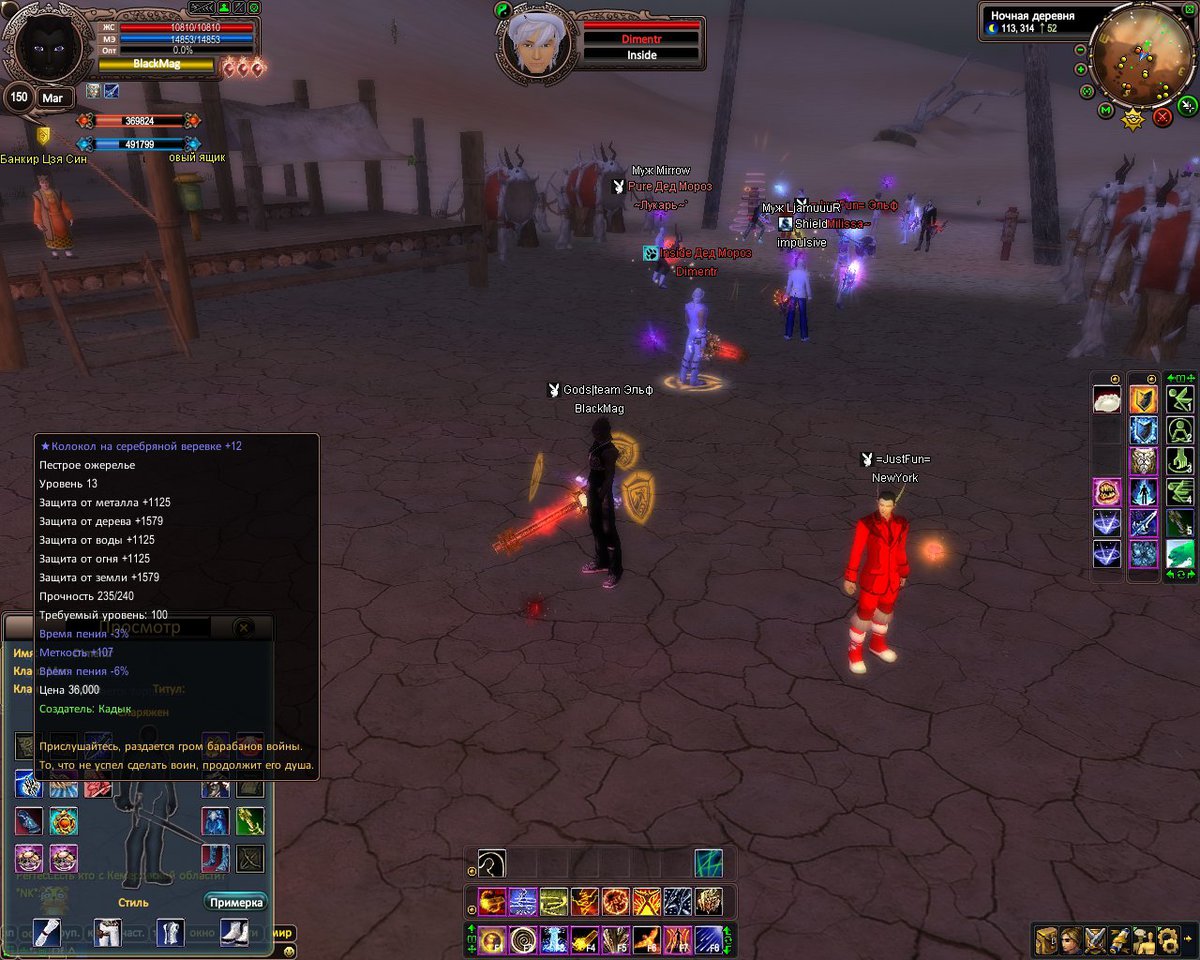Open the gear settings menu icon
The height and width of the screenshot is (960, 1200).
coord(1168,940)
